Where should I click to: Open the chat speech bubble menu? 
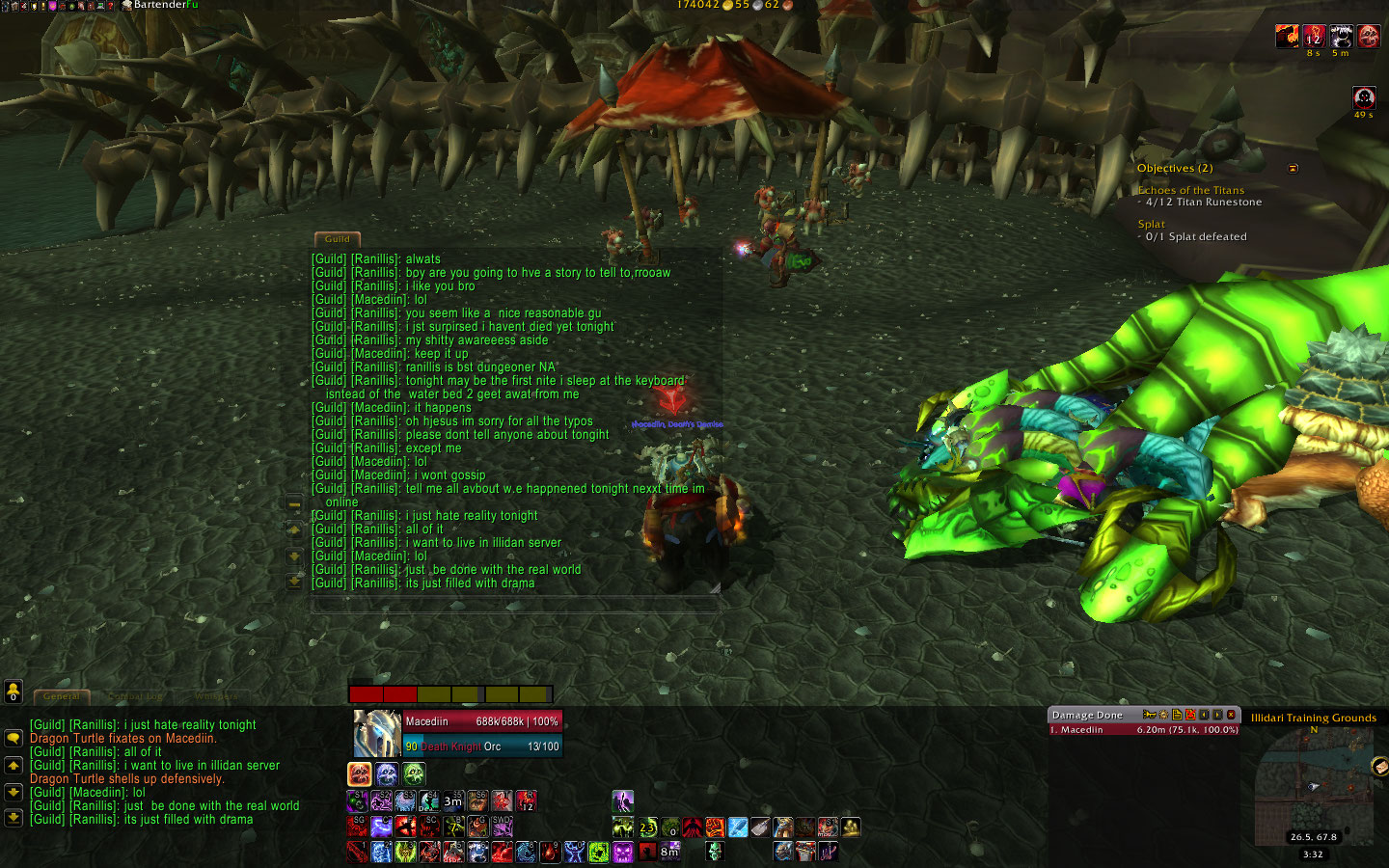click(x=14, y=738)
